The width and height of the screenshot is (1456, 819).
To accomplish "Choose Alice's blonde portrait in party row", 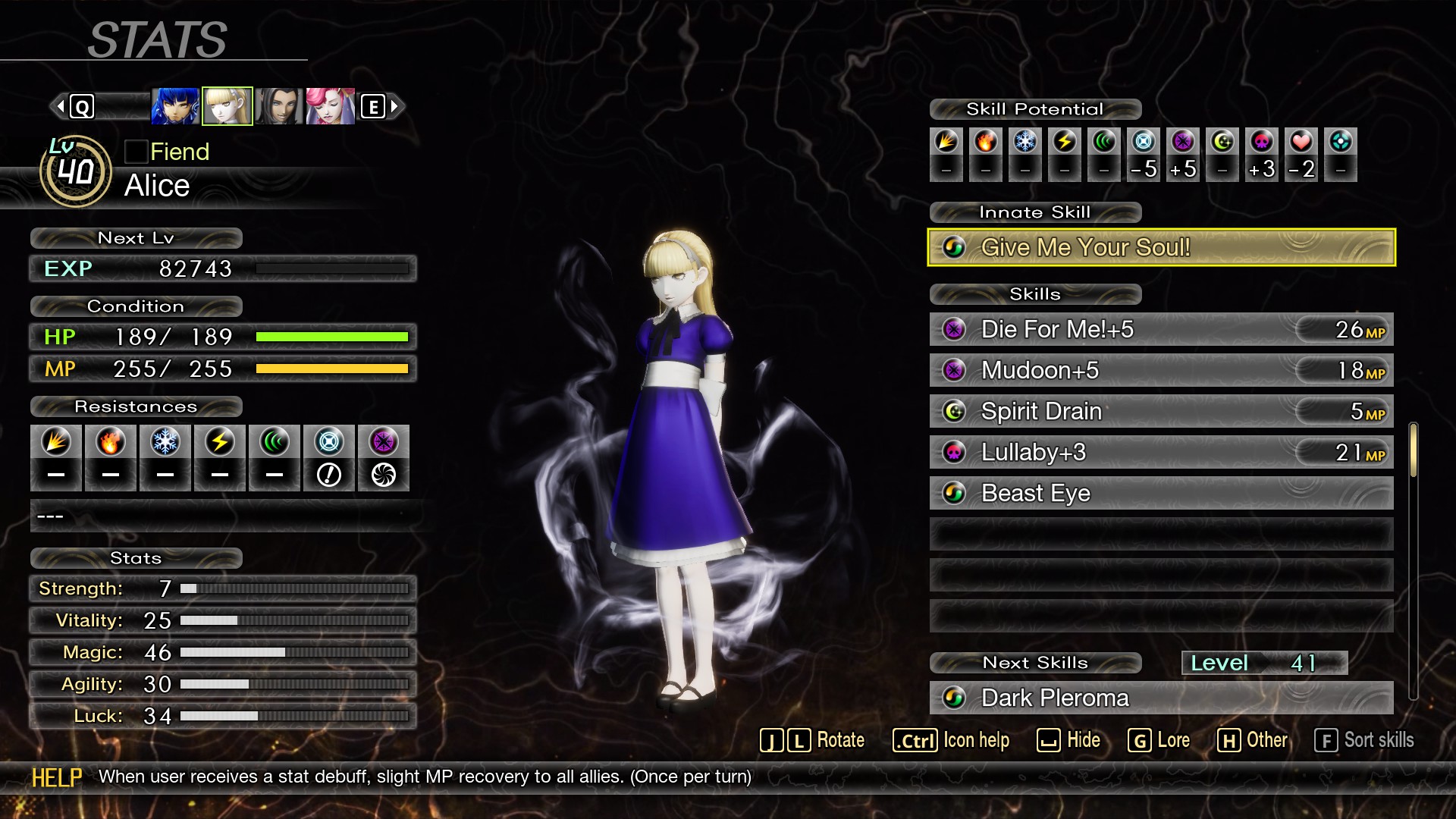I will [227, 106].
